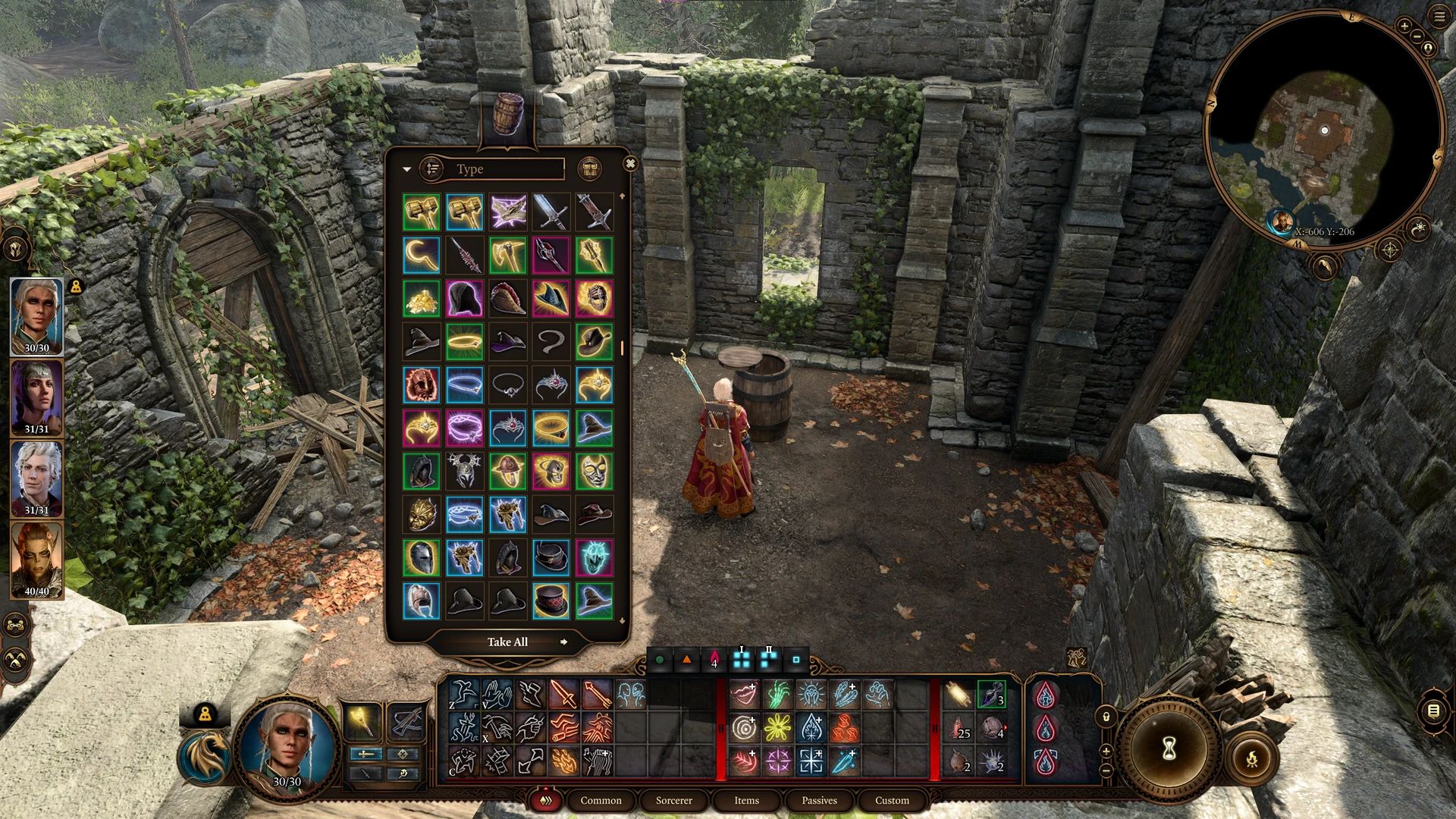The width and height of the screenshot is (1456, 819).
Task: Choose the purple-hooded companion portrait
Action: click(x=36, y=396)
